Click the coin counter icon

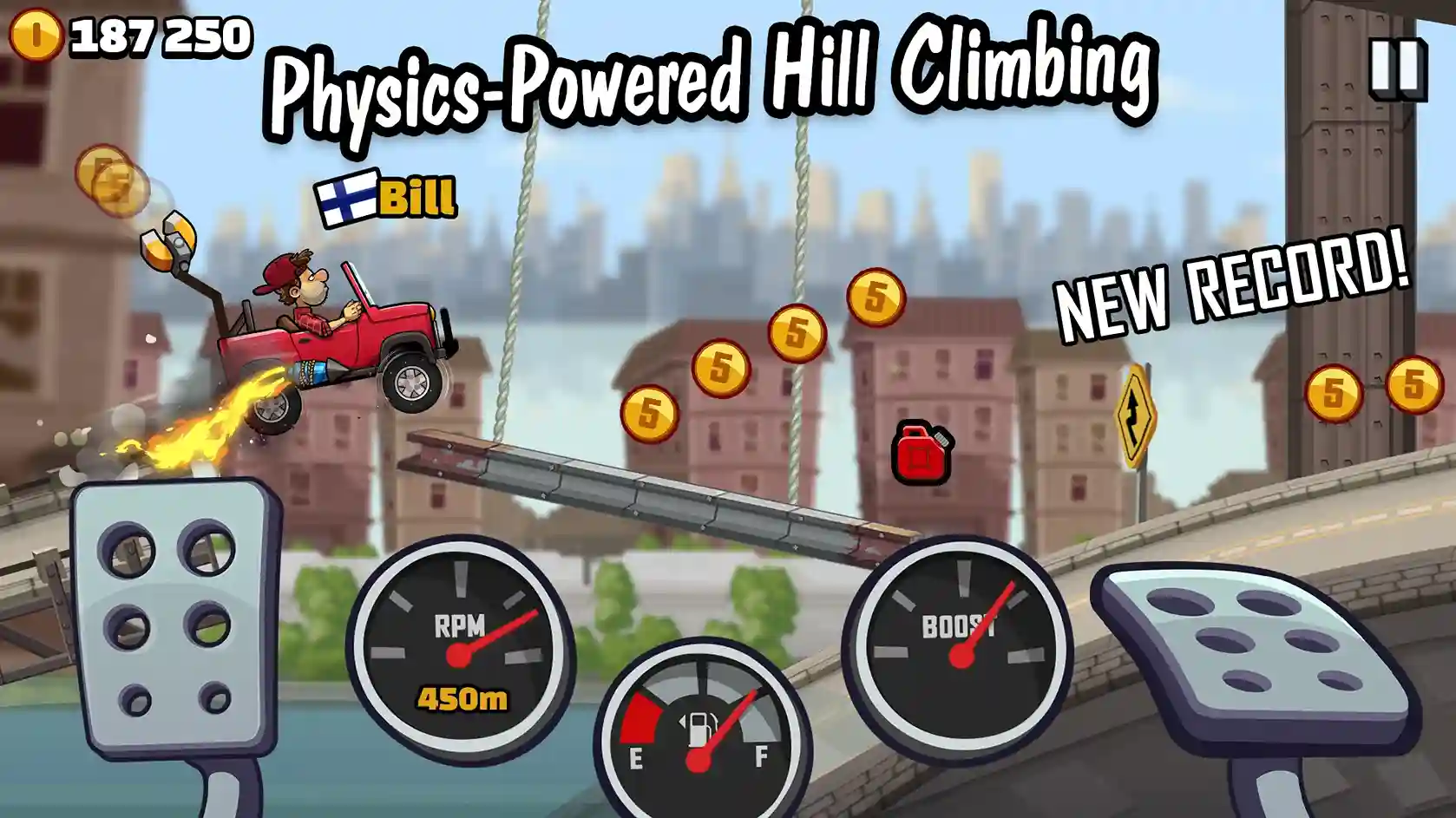(x=35, y=36)
